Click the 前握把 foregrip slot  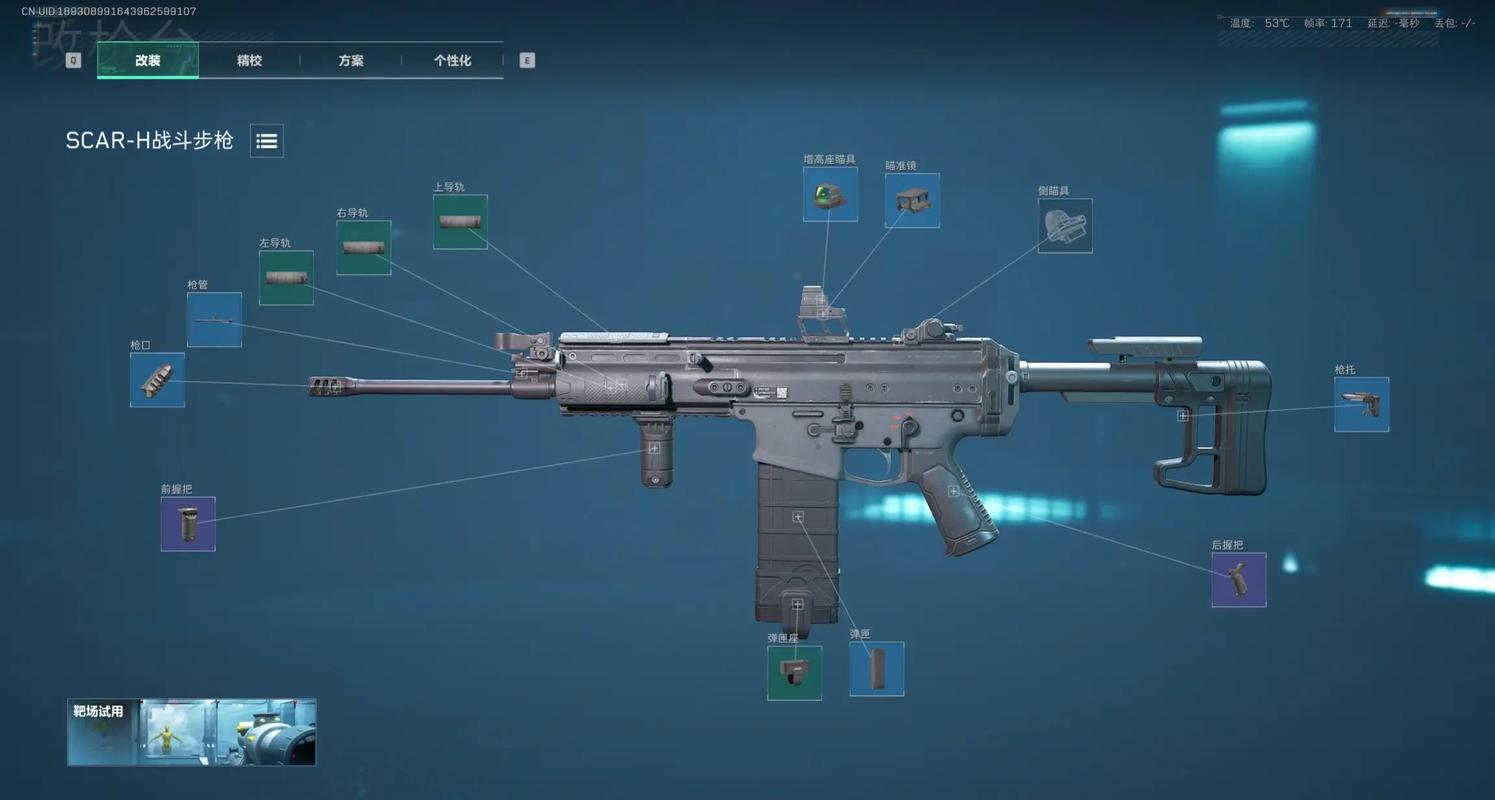tap(188, 524)
